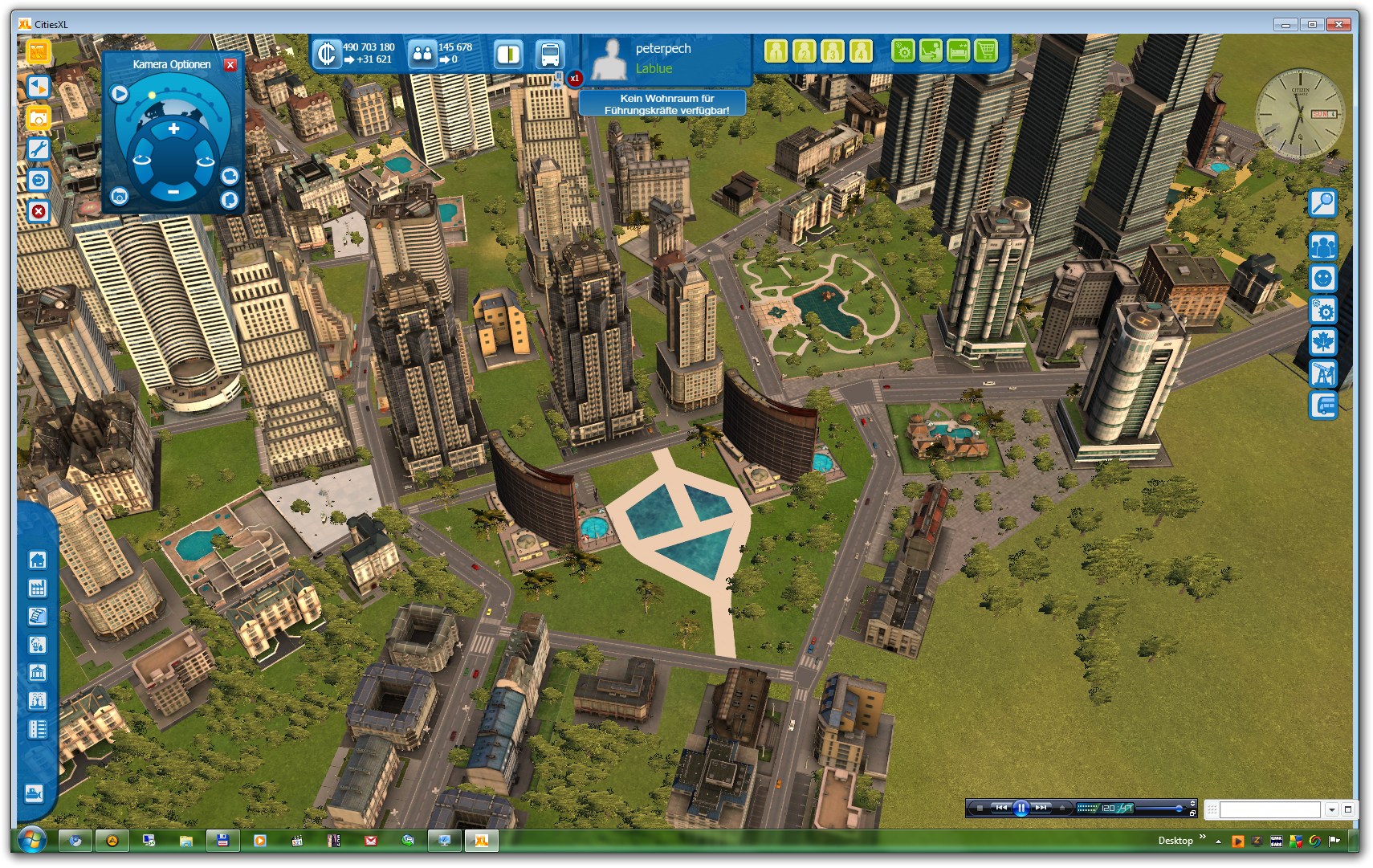The height and width of the screenshot is (868, 1373).
Task: Zoom out with the camera minus button
Action: 173,191
